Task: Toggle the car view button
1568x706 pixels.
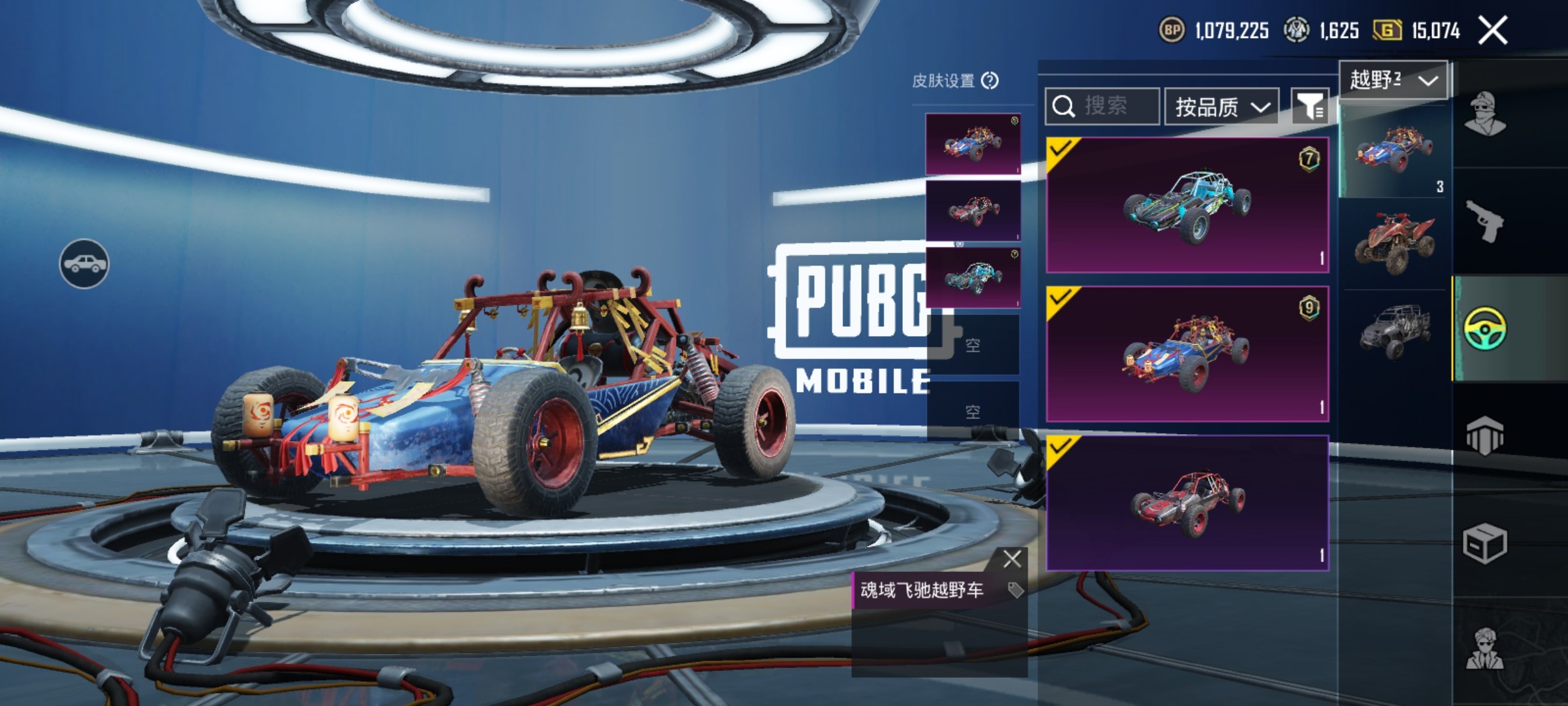Action: pos(84,263)
